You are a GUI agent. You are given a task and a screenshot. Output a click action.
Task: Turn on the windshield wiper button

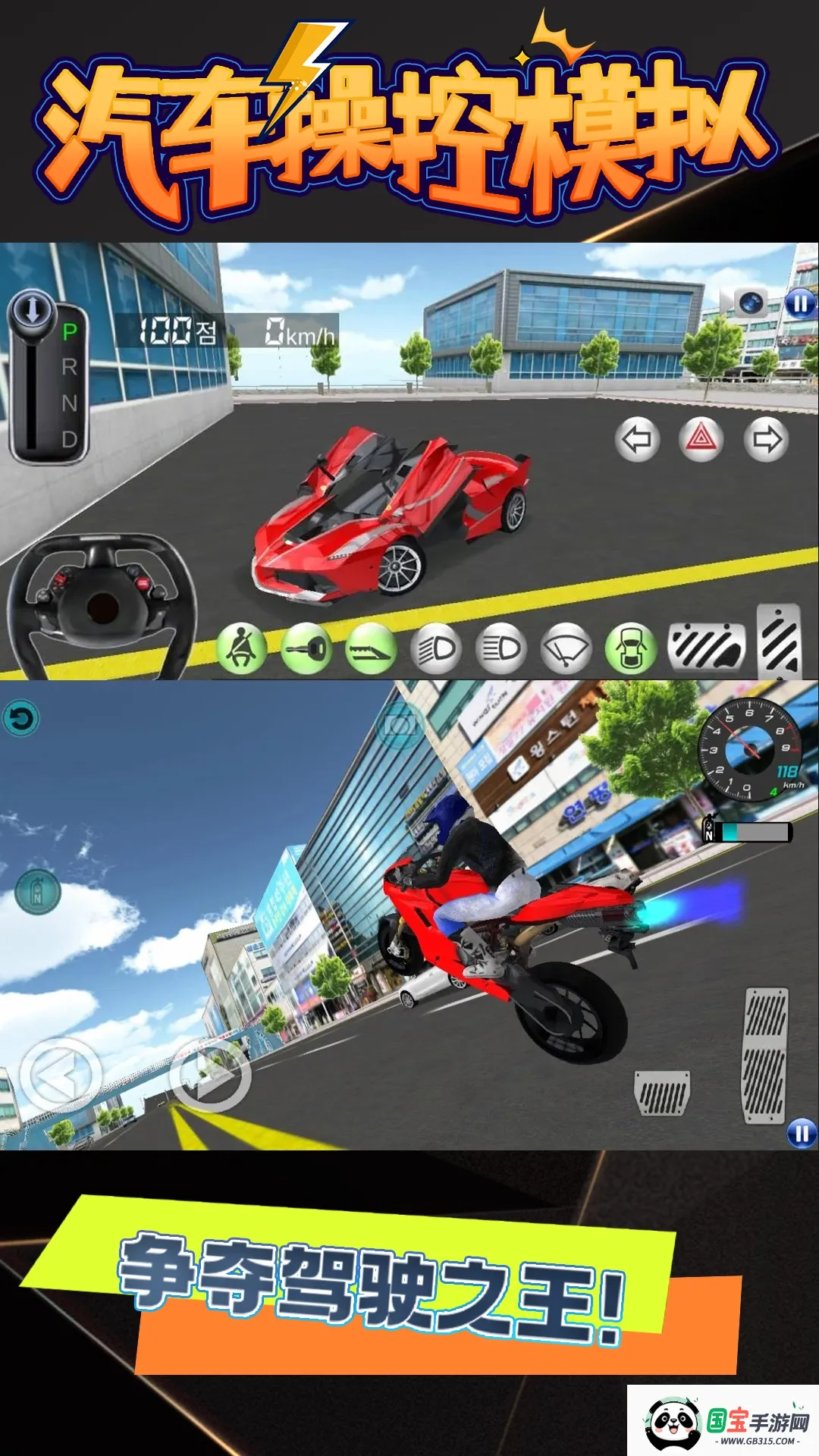(566, 649)
